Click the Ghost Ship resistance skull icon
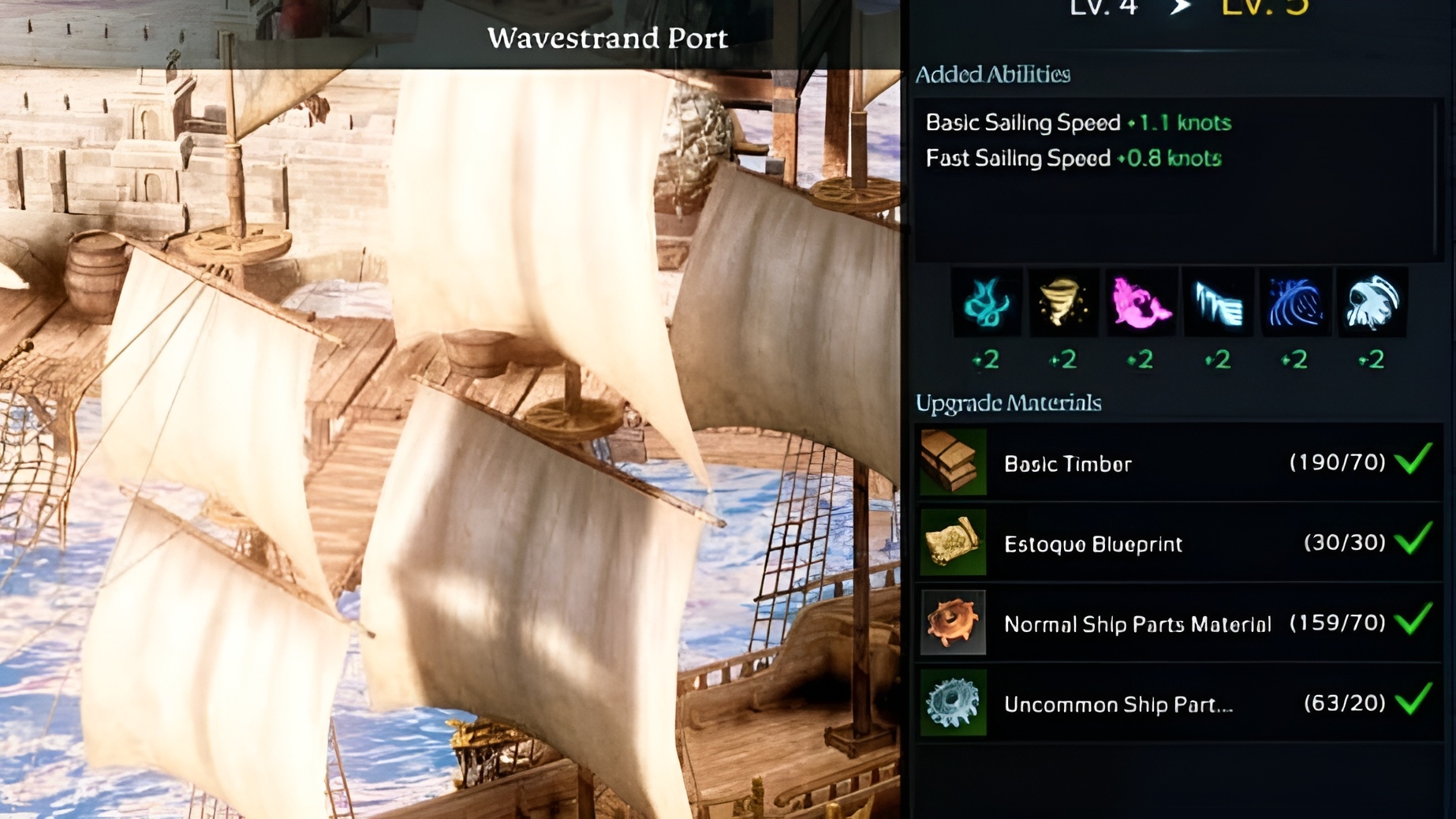The image size is (1456, 819). [x=1372, y=302]
